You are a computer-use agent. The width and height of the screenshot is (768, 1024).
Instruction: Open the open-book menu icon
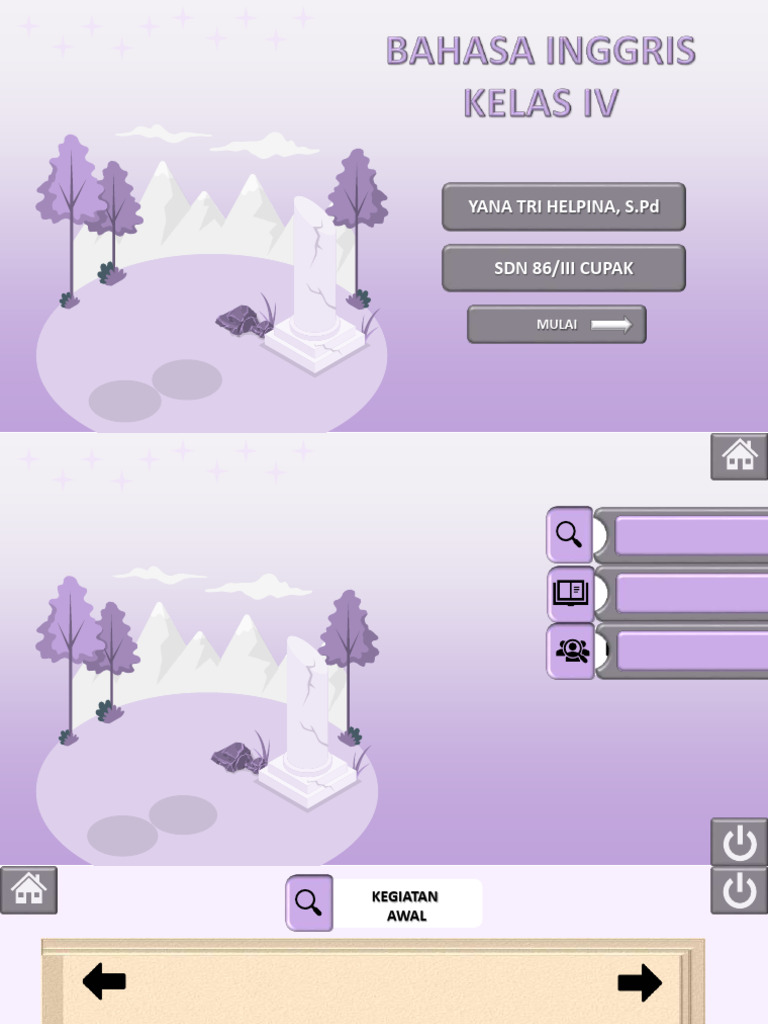[x=570, y=593]
